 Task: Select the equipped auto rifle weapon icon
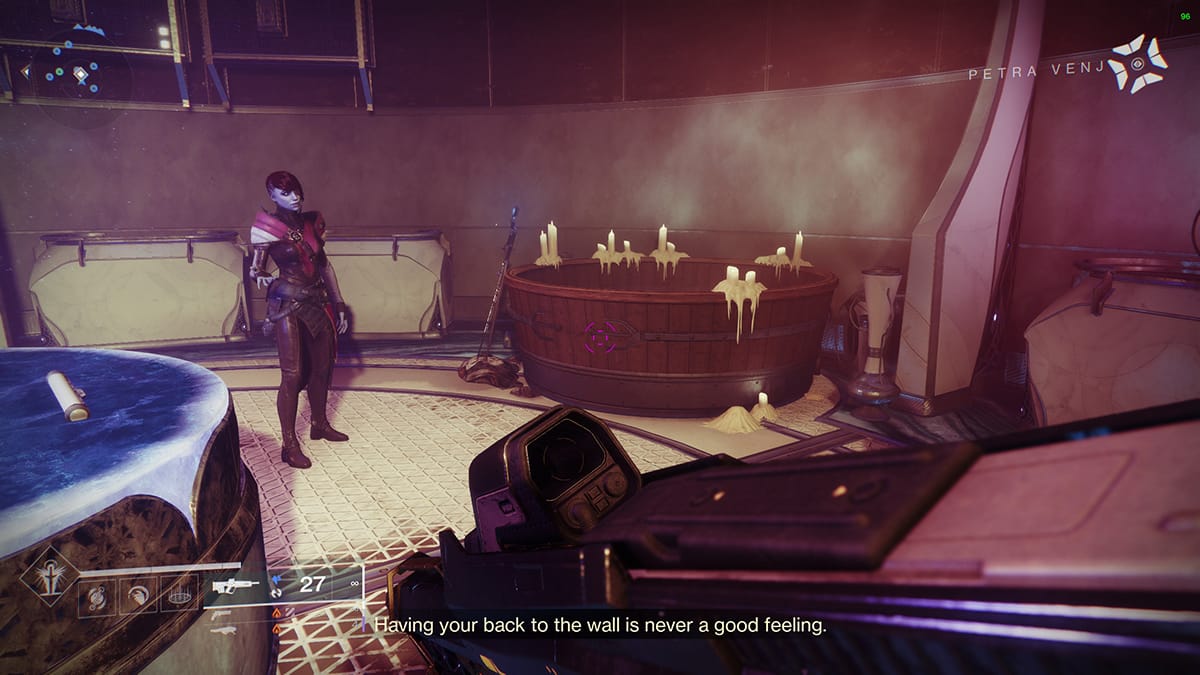(234, 585)
